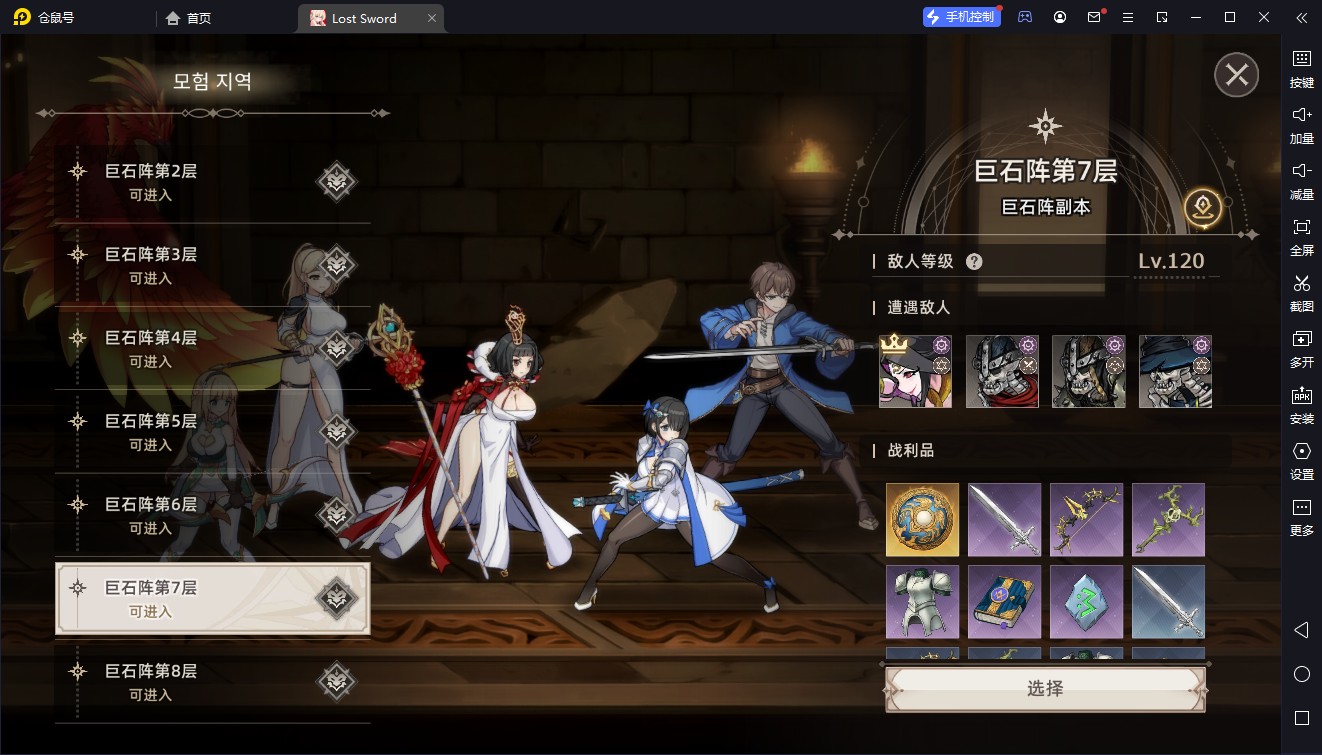Screen dimensions: 1322x755
Task: Tap the golden emblem beside dungeon title
Action: pyautogui.click(x=1202, y=208)
